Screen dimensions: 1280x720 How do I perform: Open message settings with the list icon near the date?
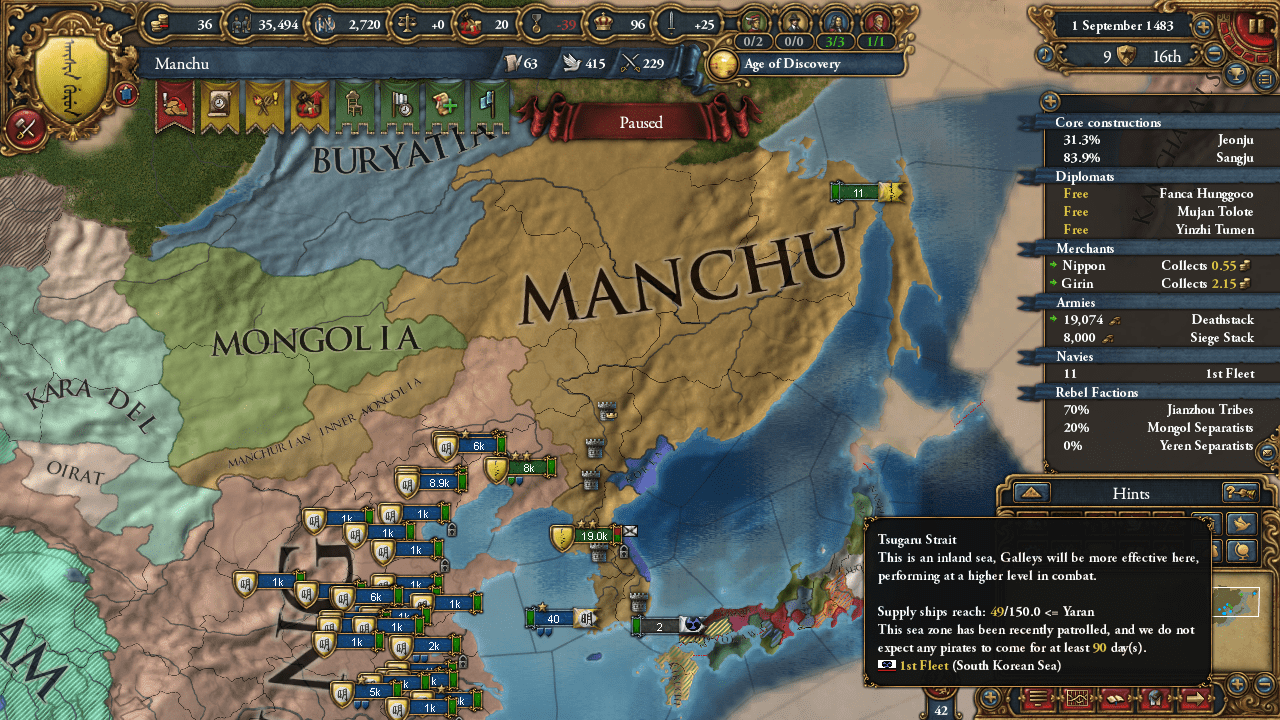coord(1264,78)
